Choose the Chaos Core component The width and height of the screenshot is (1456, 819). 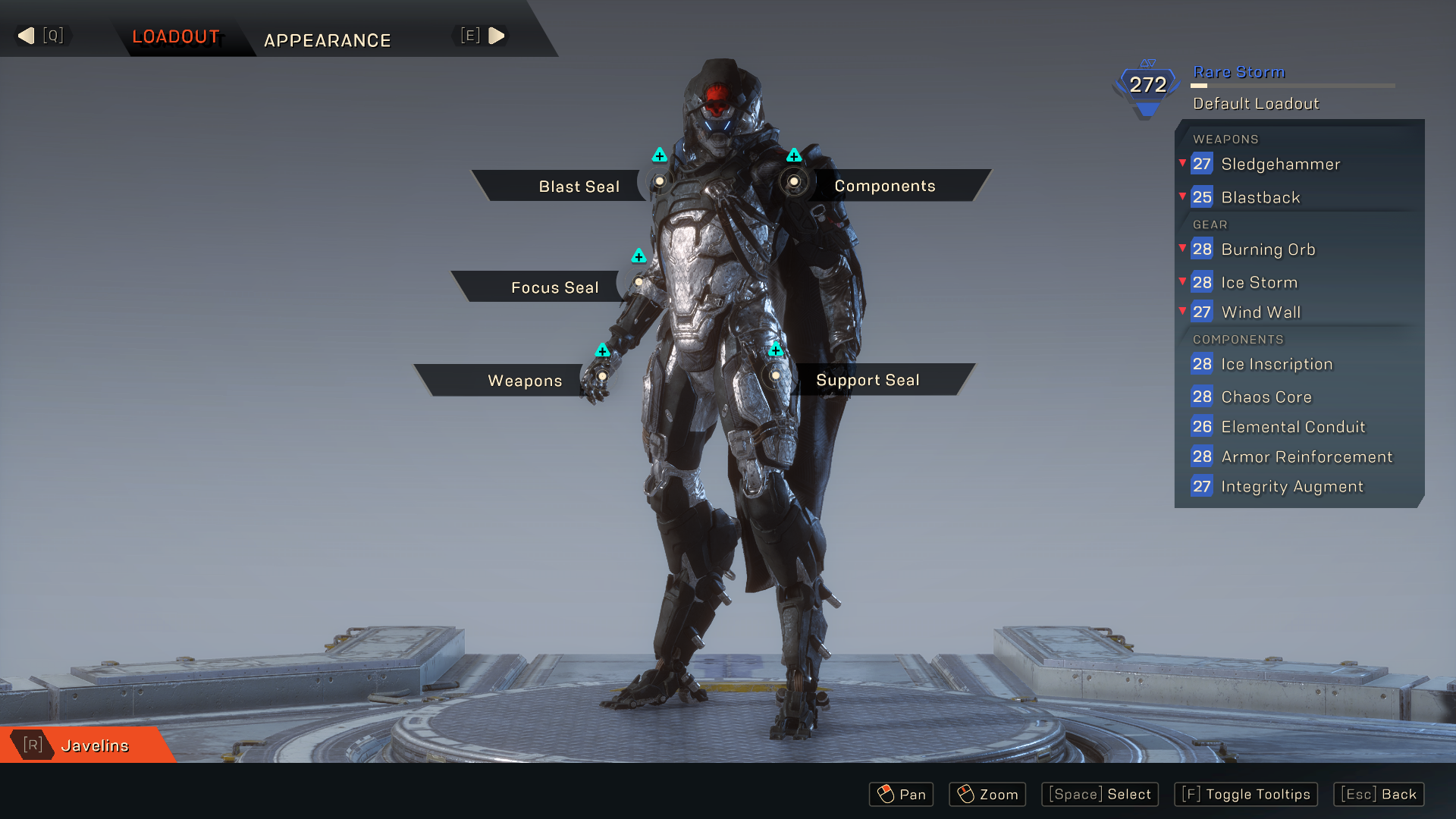pos(1266,397)
